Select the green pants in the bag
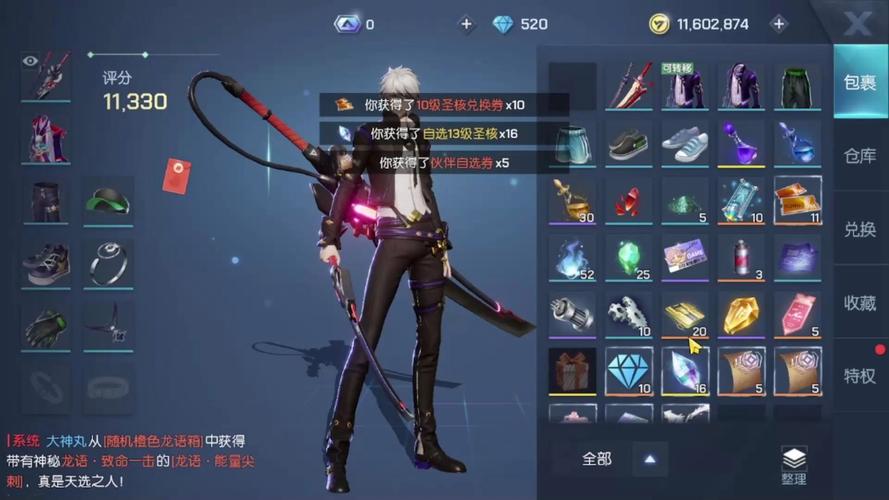Image resolution: width=889 pixels, height=500 pixels. (x=797, y=87)
